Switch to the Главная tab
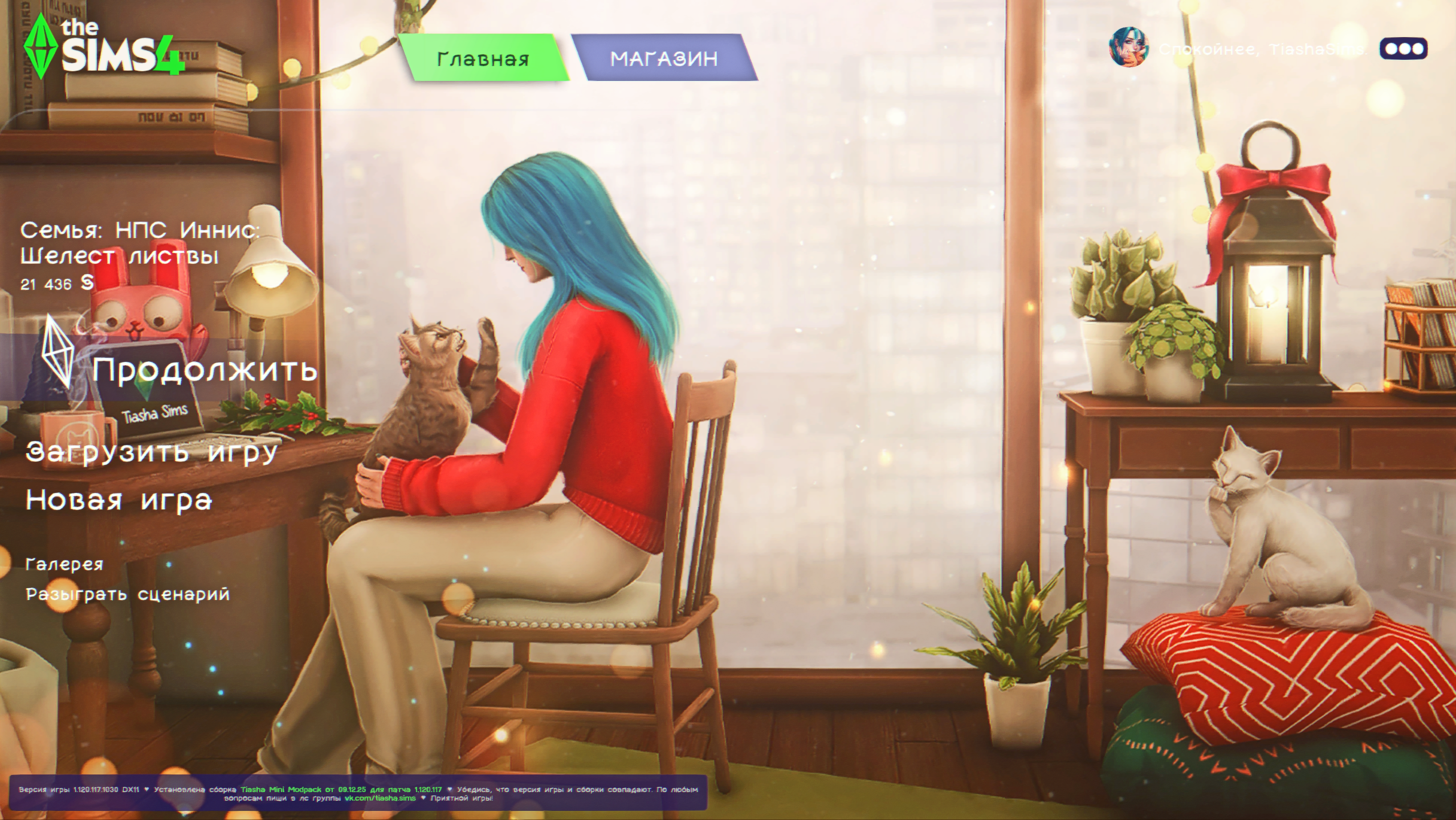1456x820 pixels. tap(483, 58)
